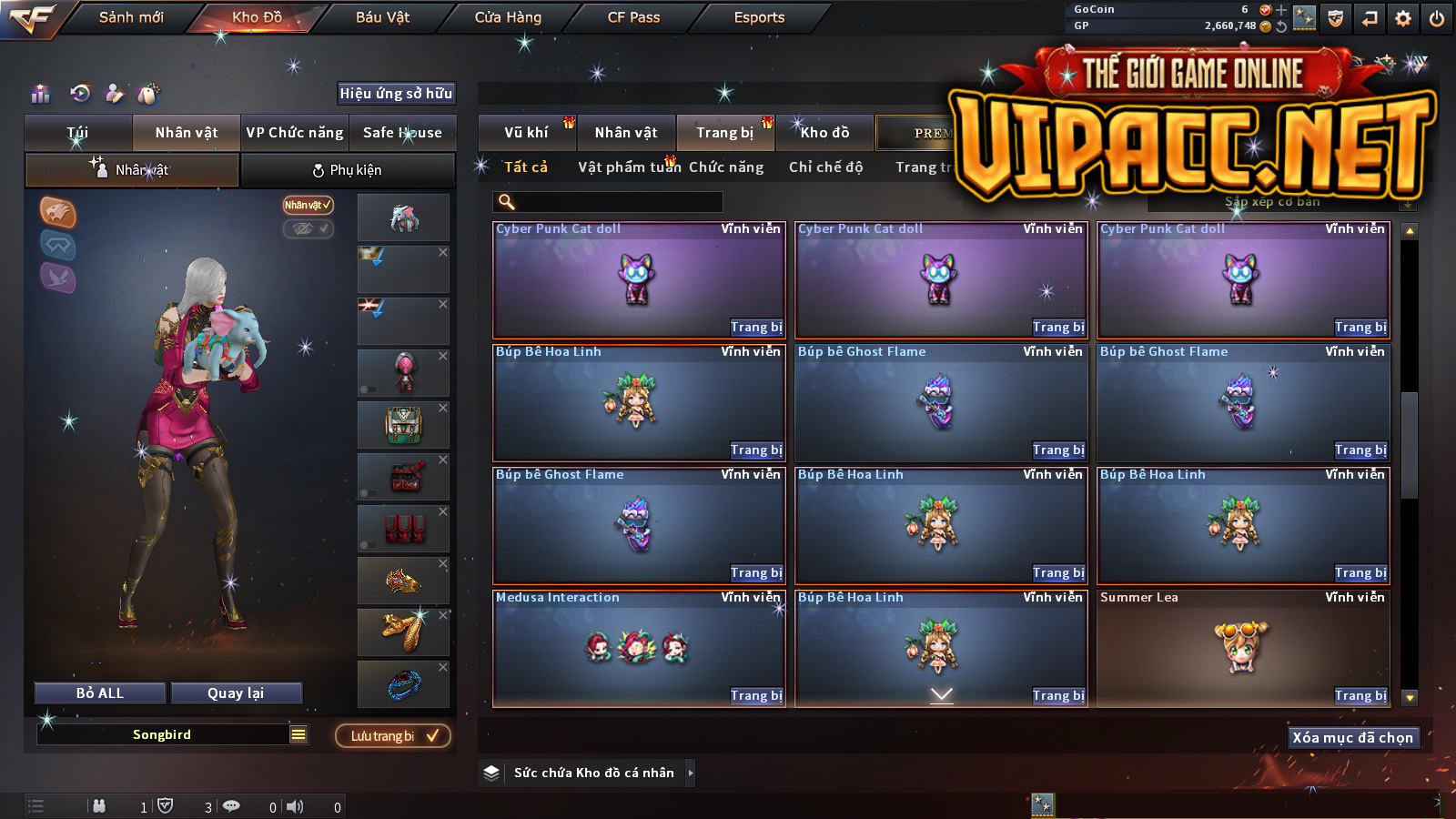Image resolution: width=1456 pixels, height=819 pixels.
Task: Click the Quay lại back button
Action: [x=236, y=693]
